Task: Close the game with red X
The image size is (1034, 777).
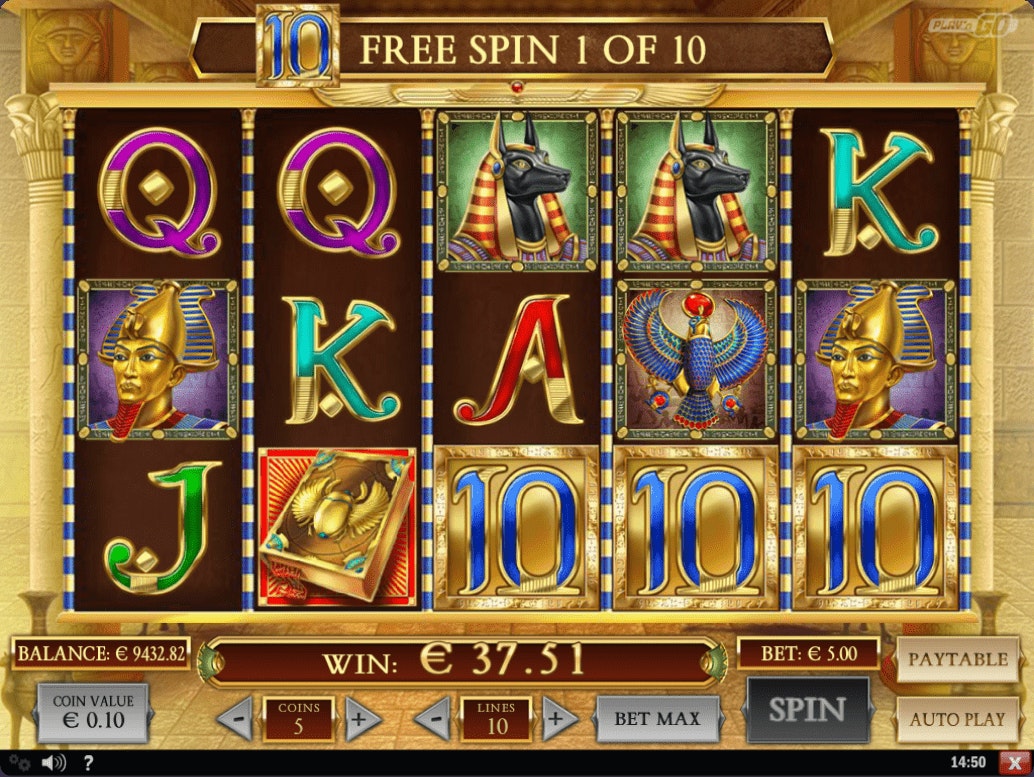Action: click(1017, 763)
